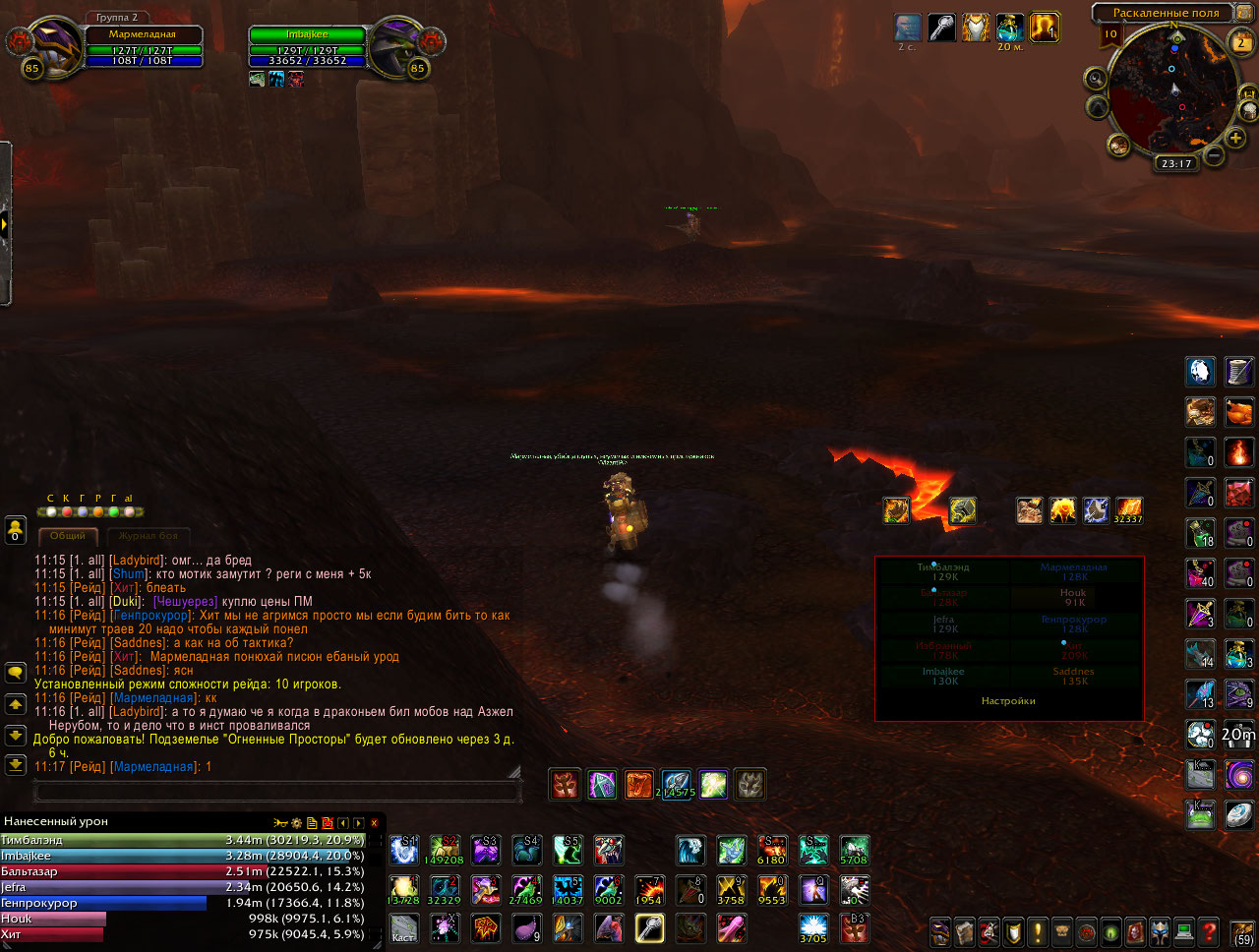Zoom out the minimap with the minus button

point(1214,154)
